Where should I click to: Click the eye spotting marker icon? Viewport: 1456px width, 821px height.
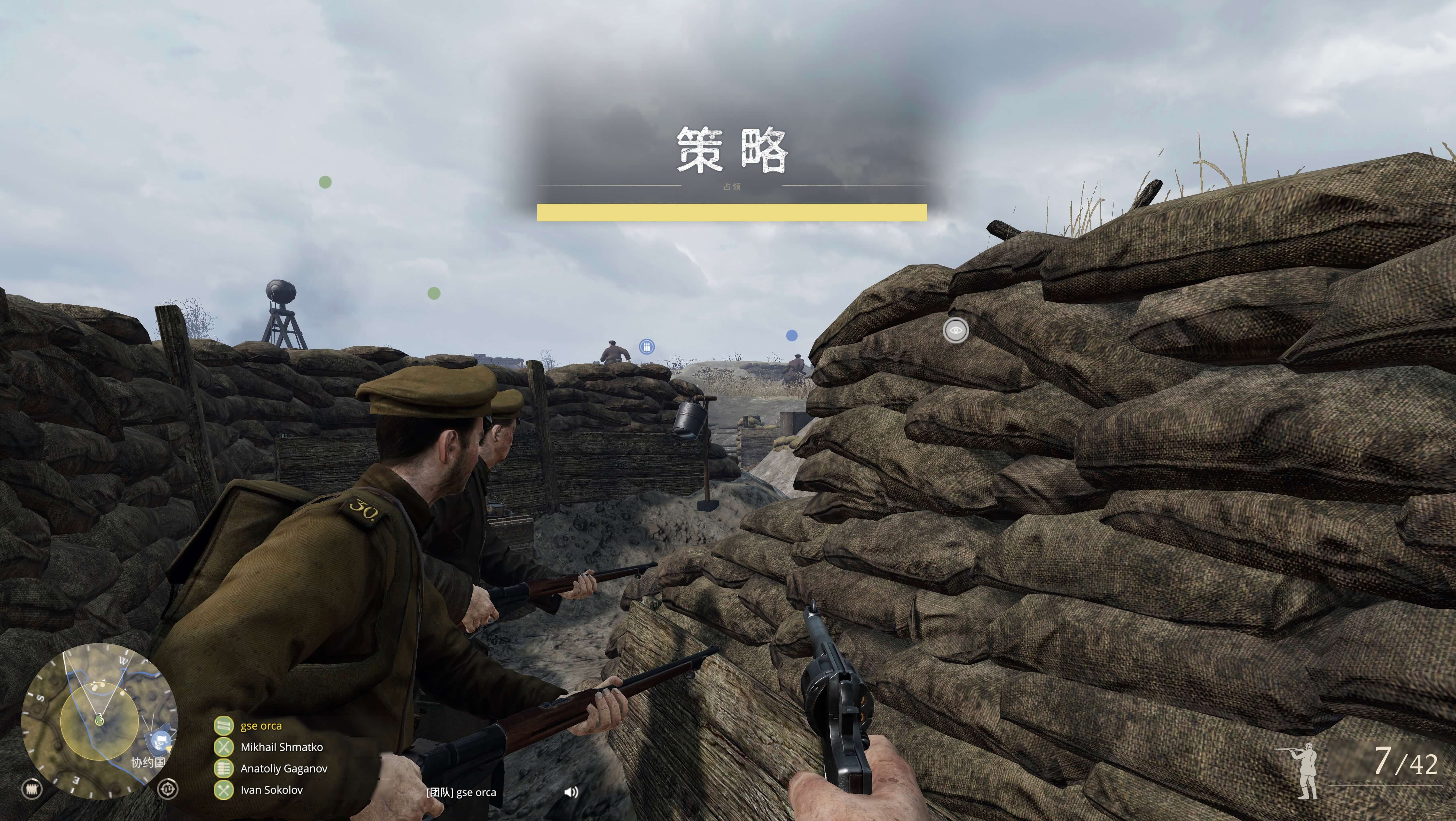(955, 330)
